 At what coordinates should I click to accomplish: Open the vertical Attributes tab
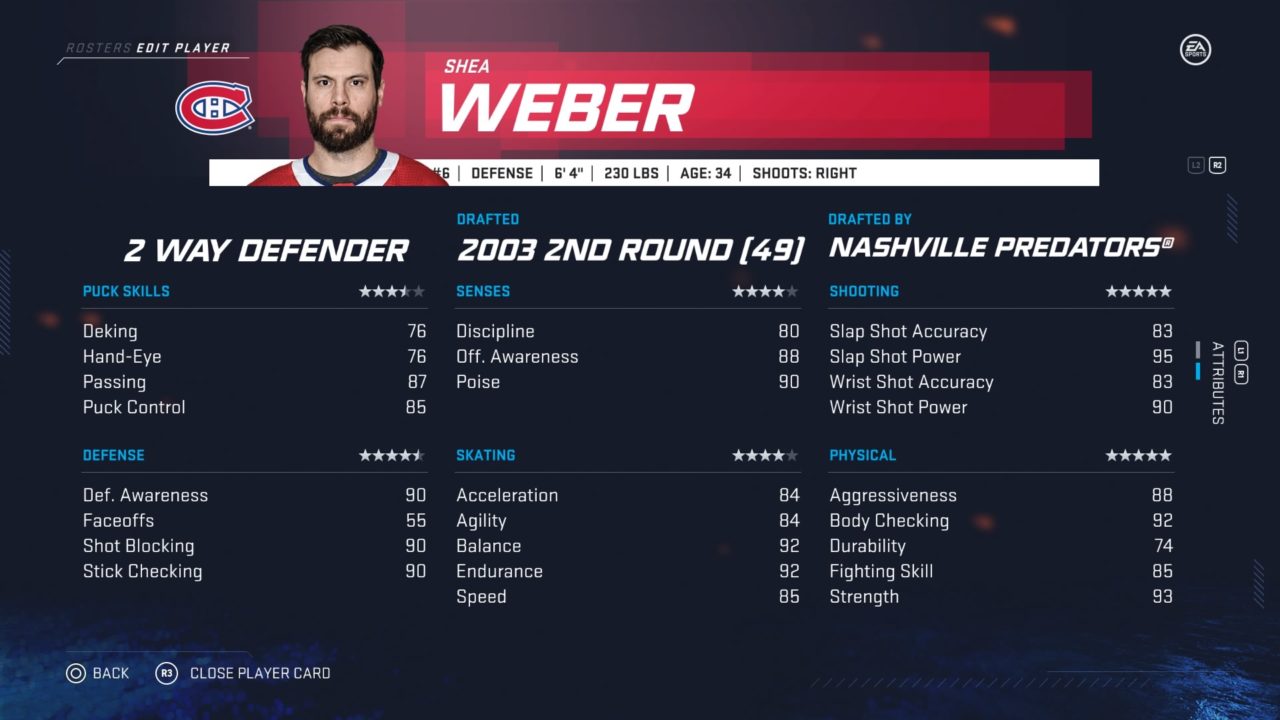(x=1217, y=383)
